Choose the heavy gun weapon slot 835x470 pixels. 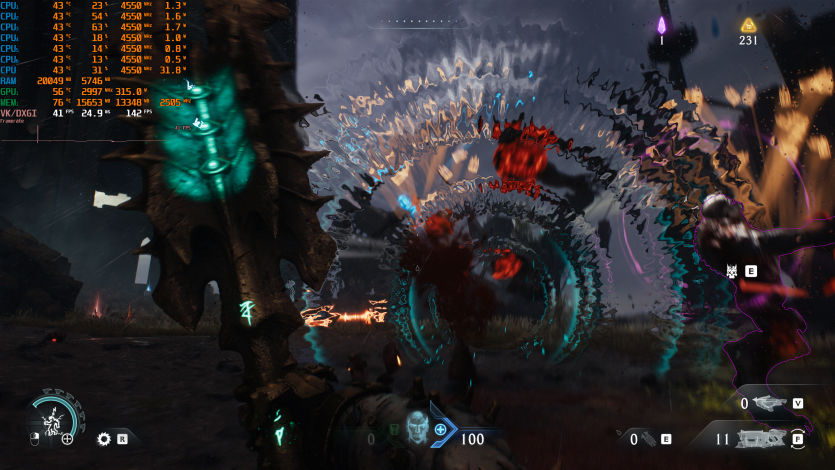click(763, 438)
